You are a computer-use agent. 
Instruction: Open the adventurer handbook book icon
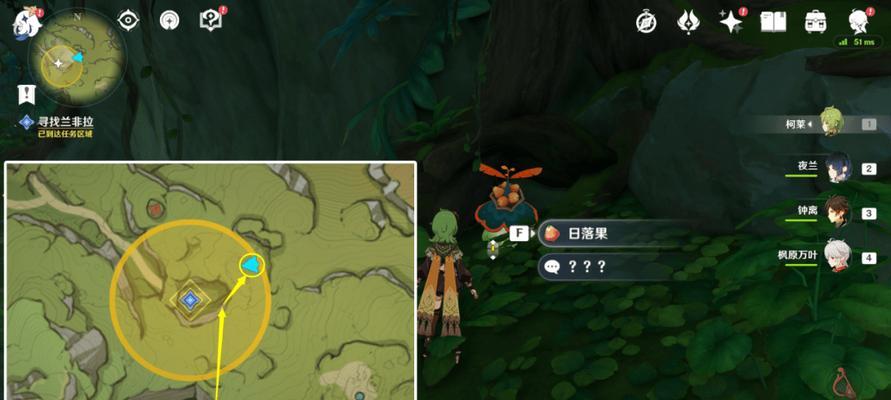pos(773,20)
